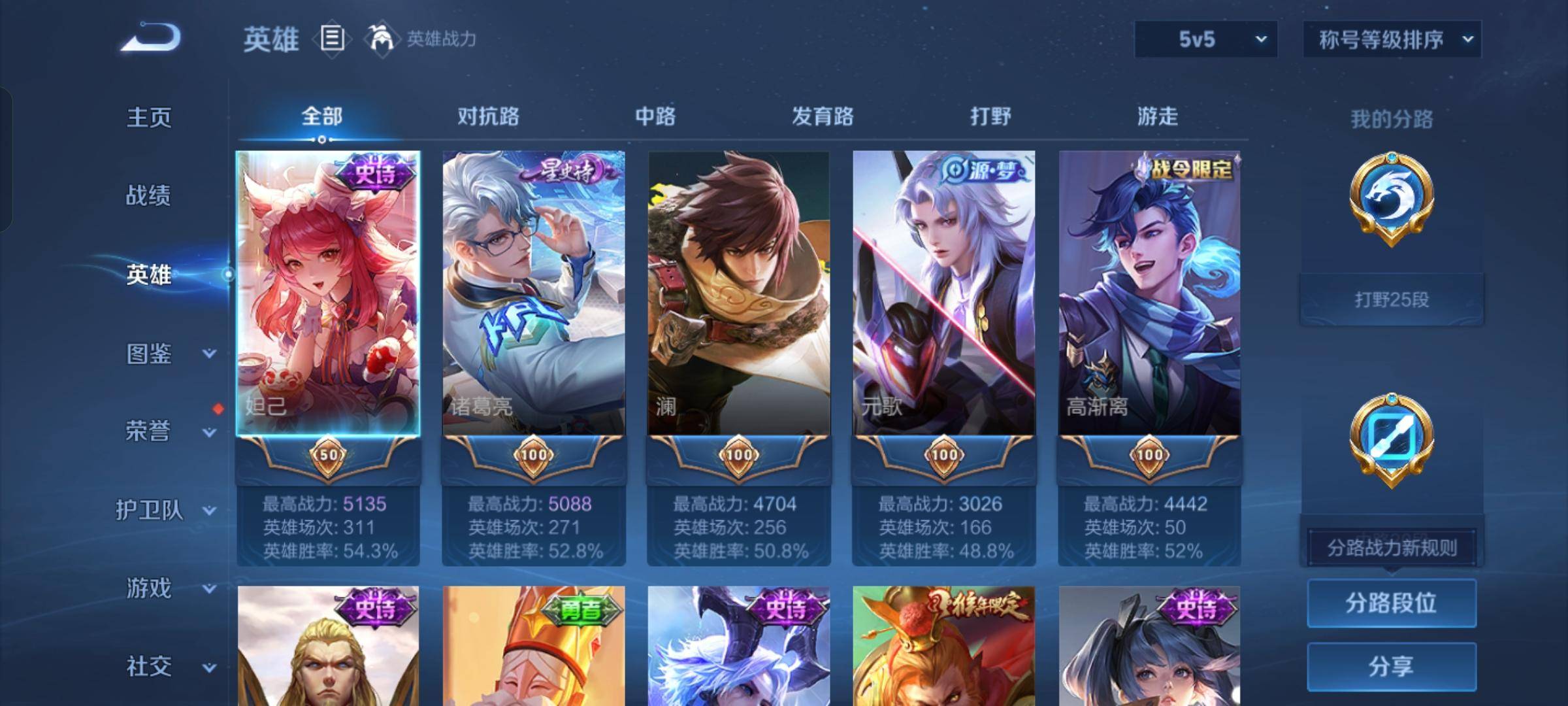The image size is (1568, 706).
Task: Switch to the 中路 tab
Action: click(655, 116)
